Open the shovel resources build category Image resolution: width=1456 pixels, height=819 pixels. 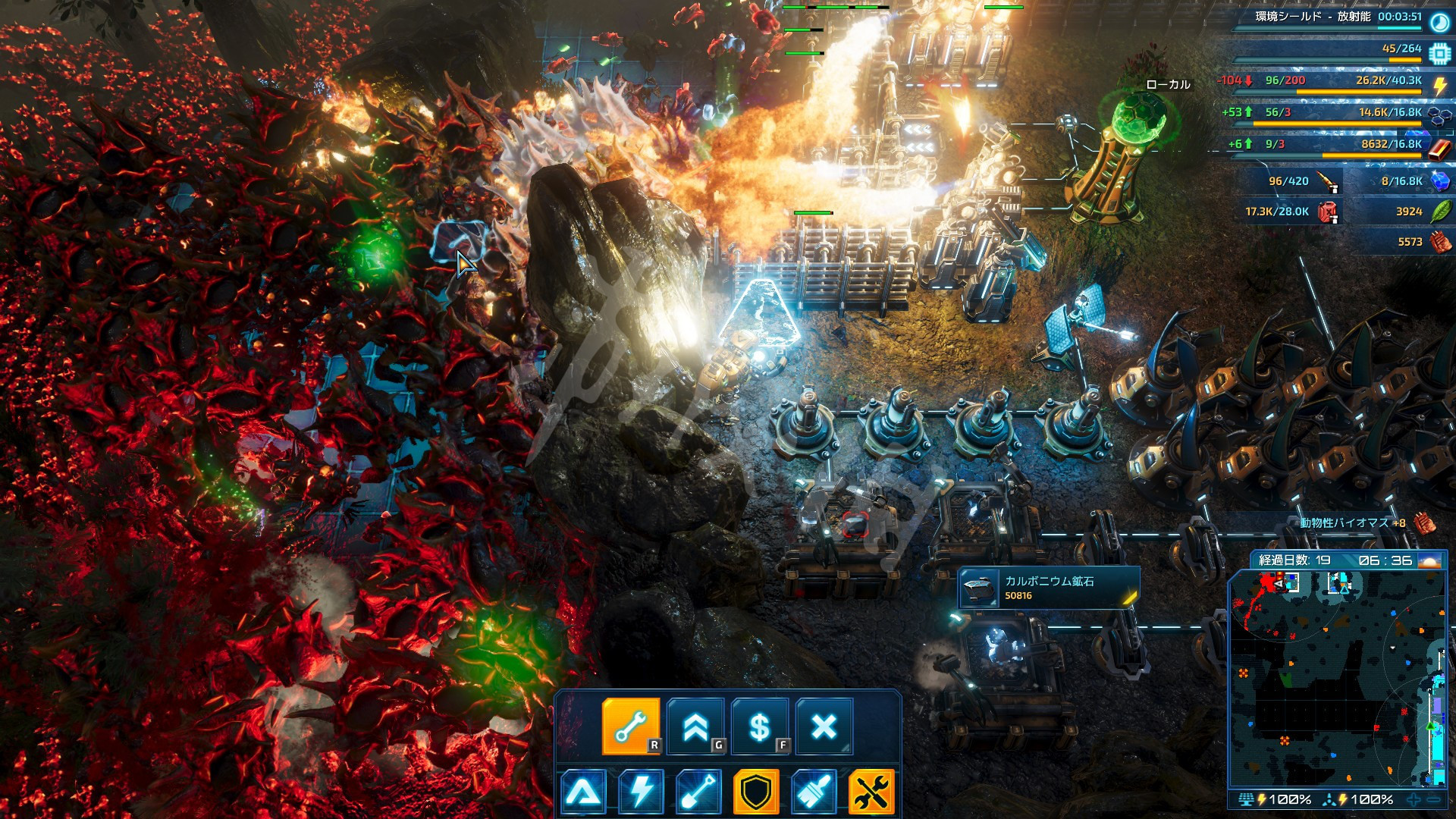point(698,792)
